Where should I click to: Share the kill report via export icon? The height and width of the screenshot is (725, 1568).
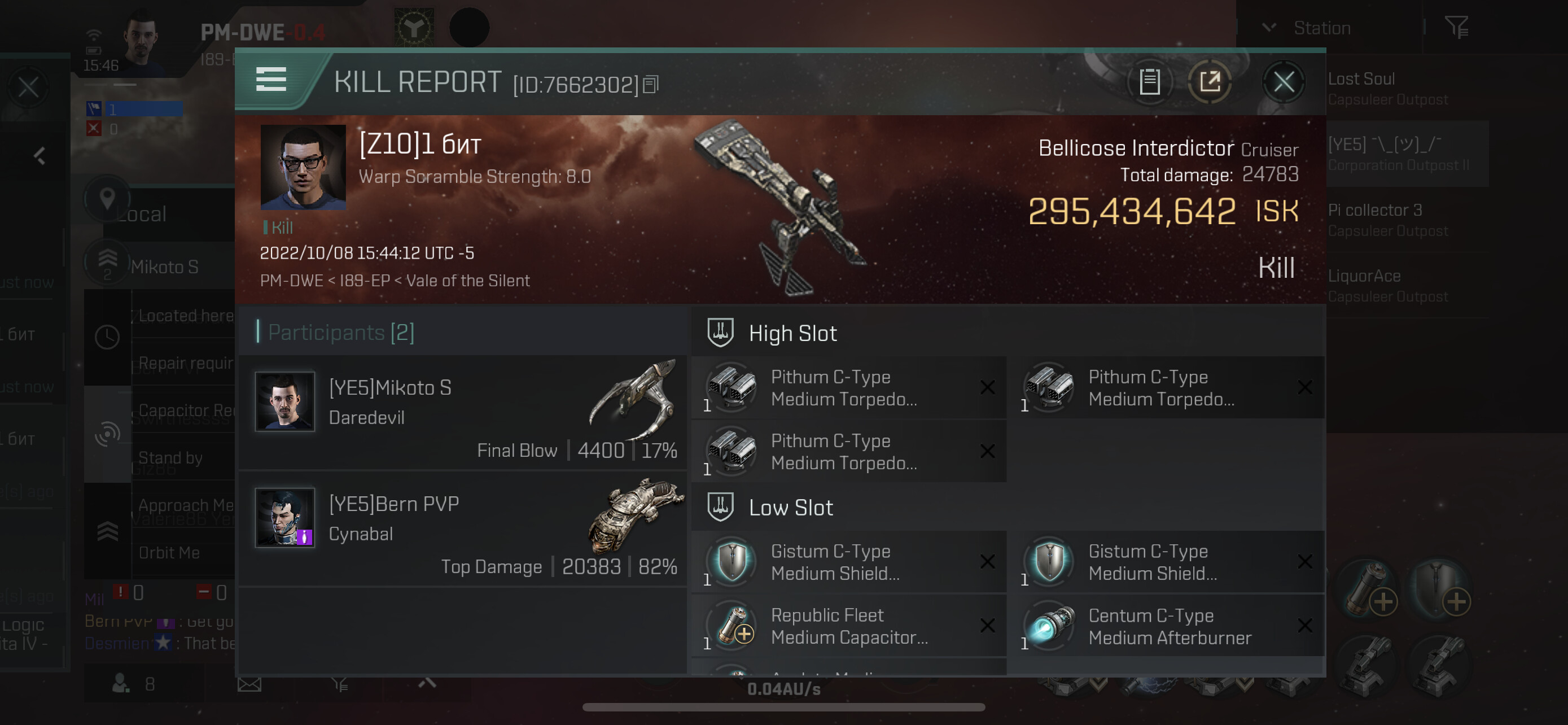point(1210,82)
